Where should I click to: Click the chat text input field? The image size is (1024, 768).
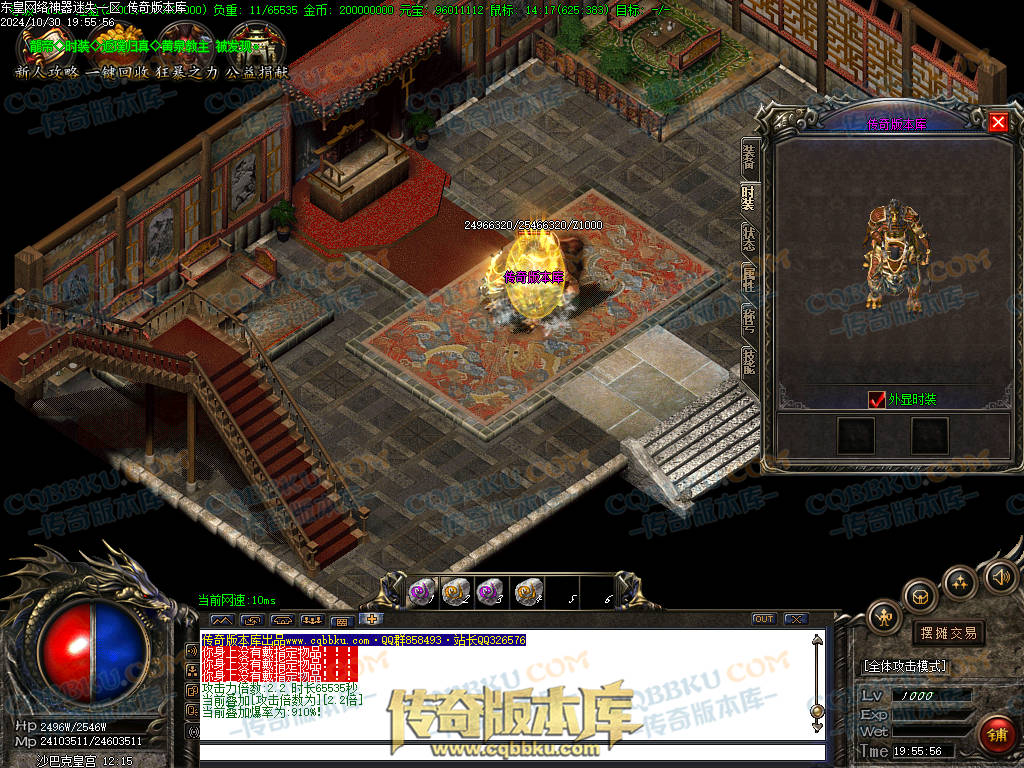tap(510, 752)
